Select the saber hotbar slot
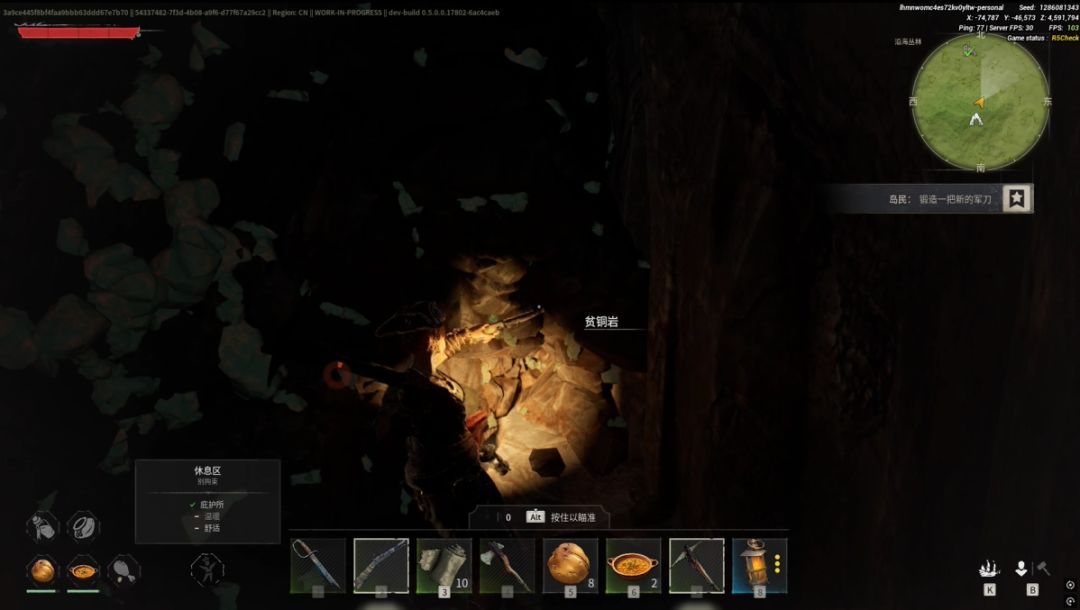The image size is (1080, 610). coord(318,565)
